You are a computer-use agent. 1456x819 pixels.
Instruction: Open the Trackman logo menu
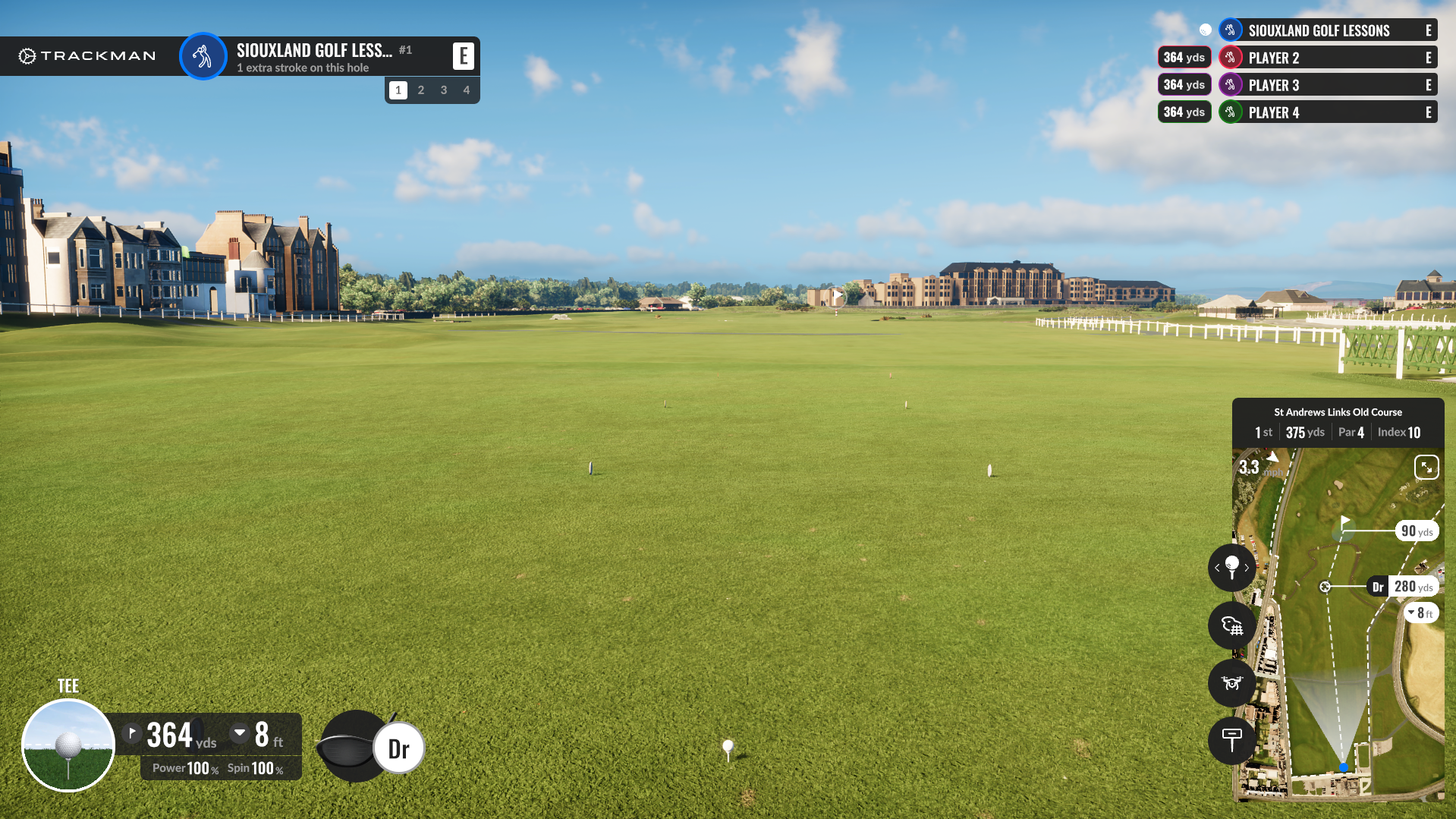87,56
